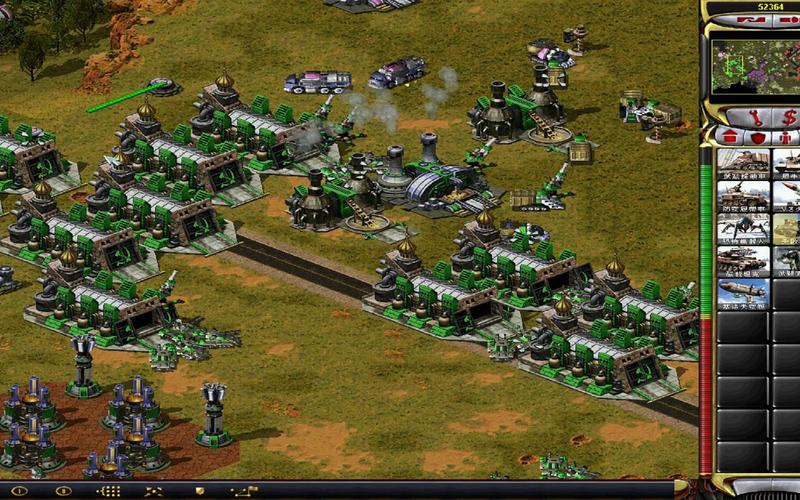Toggle the waypoint planning mode button
Viewport: 800px width, 500px height.
[245, 492]
